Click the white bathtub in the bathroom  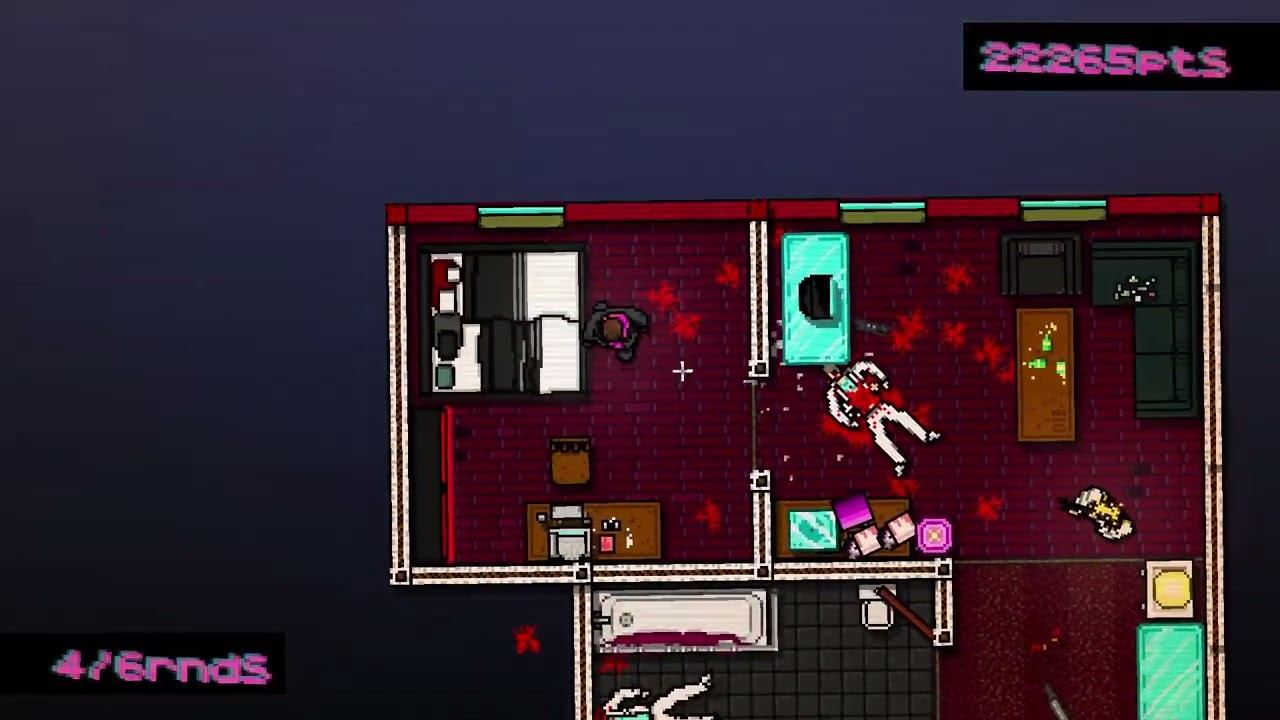[x=685, y=620]
